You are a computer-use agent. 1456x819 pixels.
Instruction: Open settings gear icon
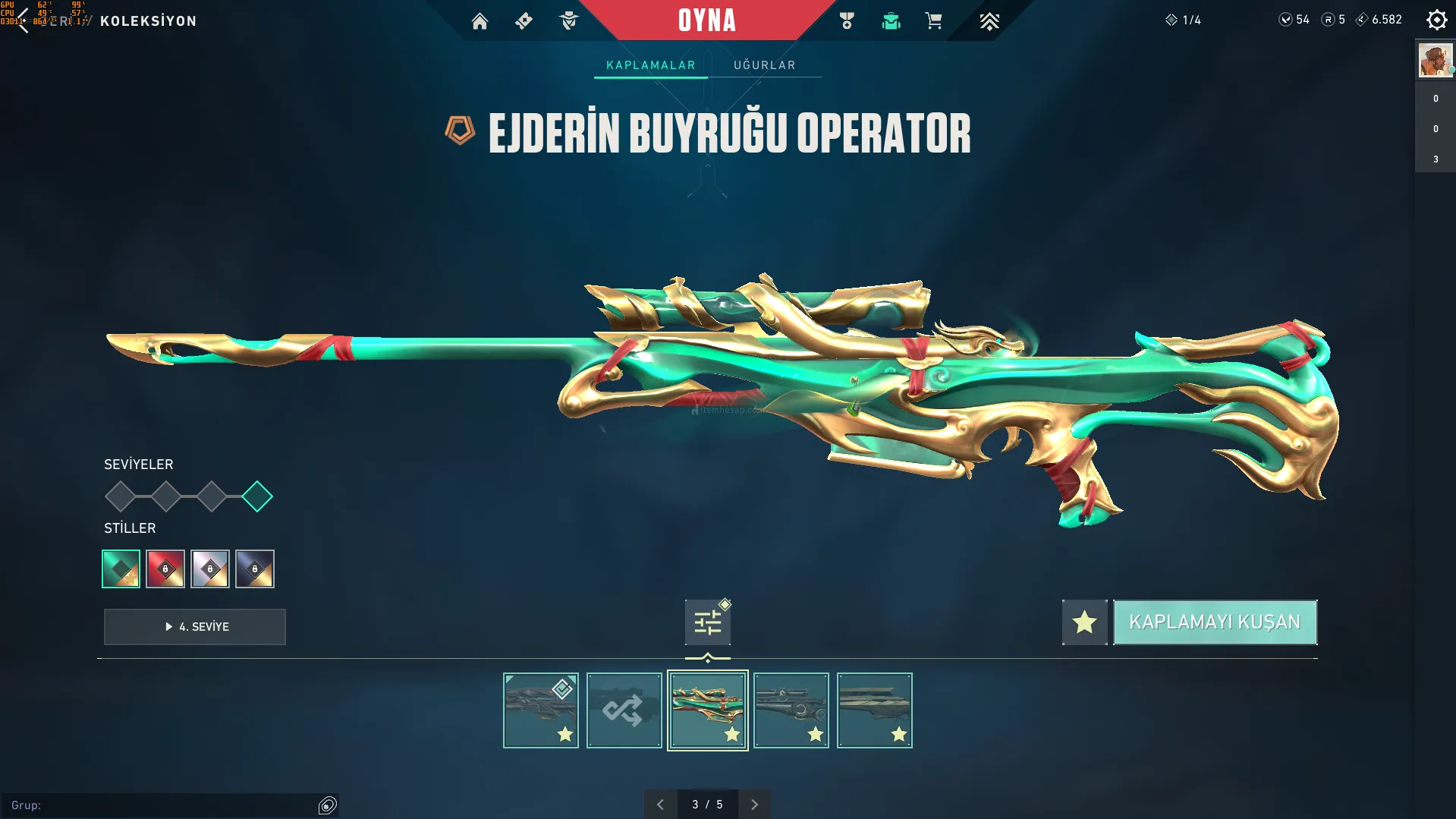pos(1436,20)
